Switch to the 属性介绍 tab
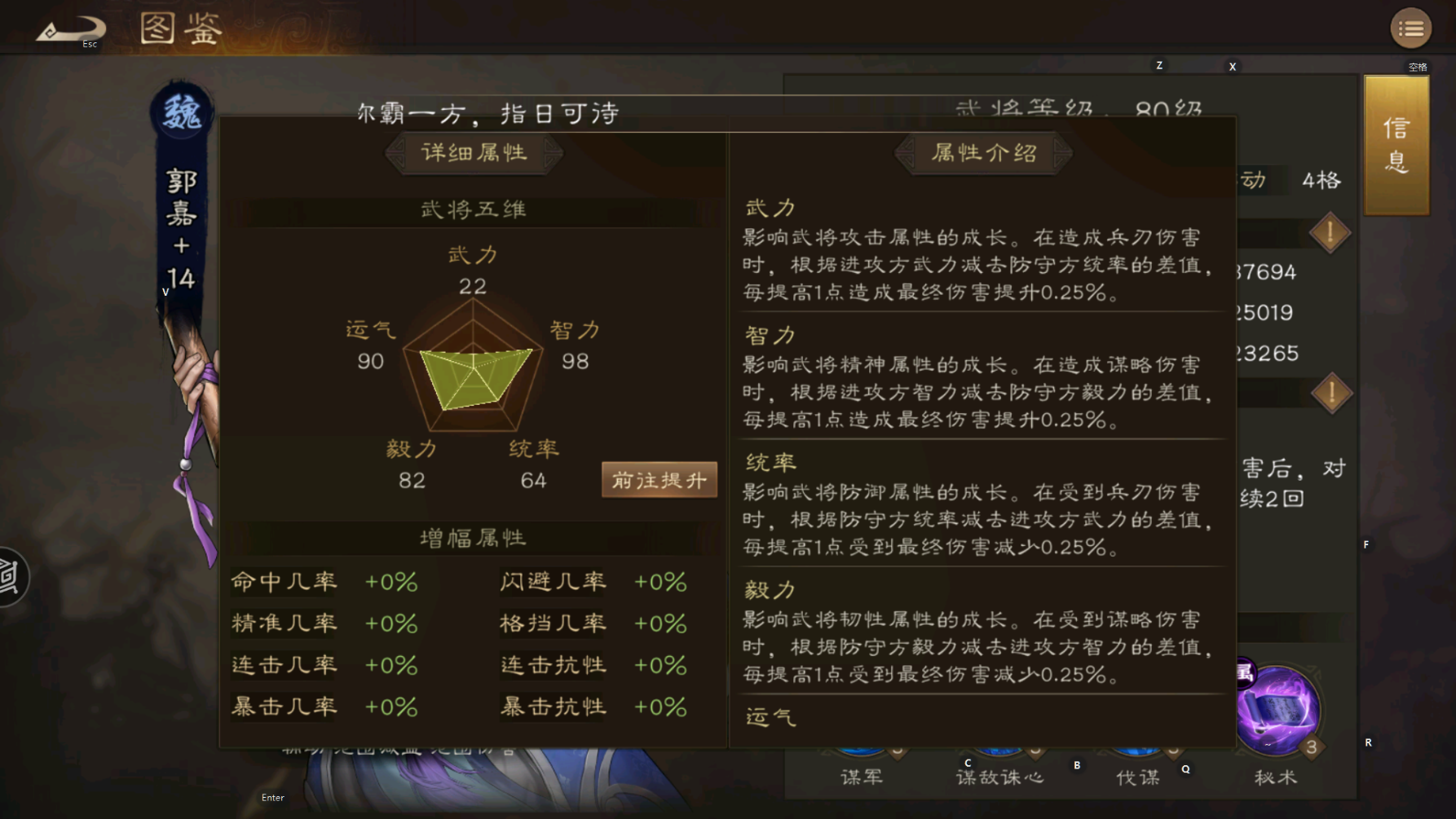This screenshot has height=819, width=1456. tap(982, 152)
